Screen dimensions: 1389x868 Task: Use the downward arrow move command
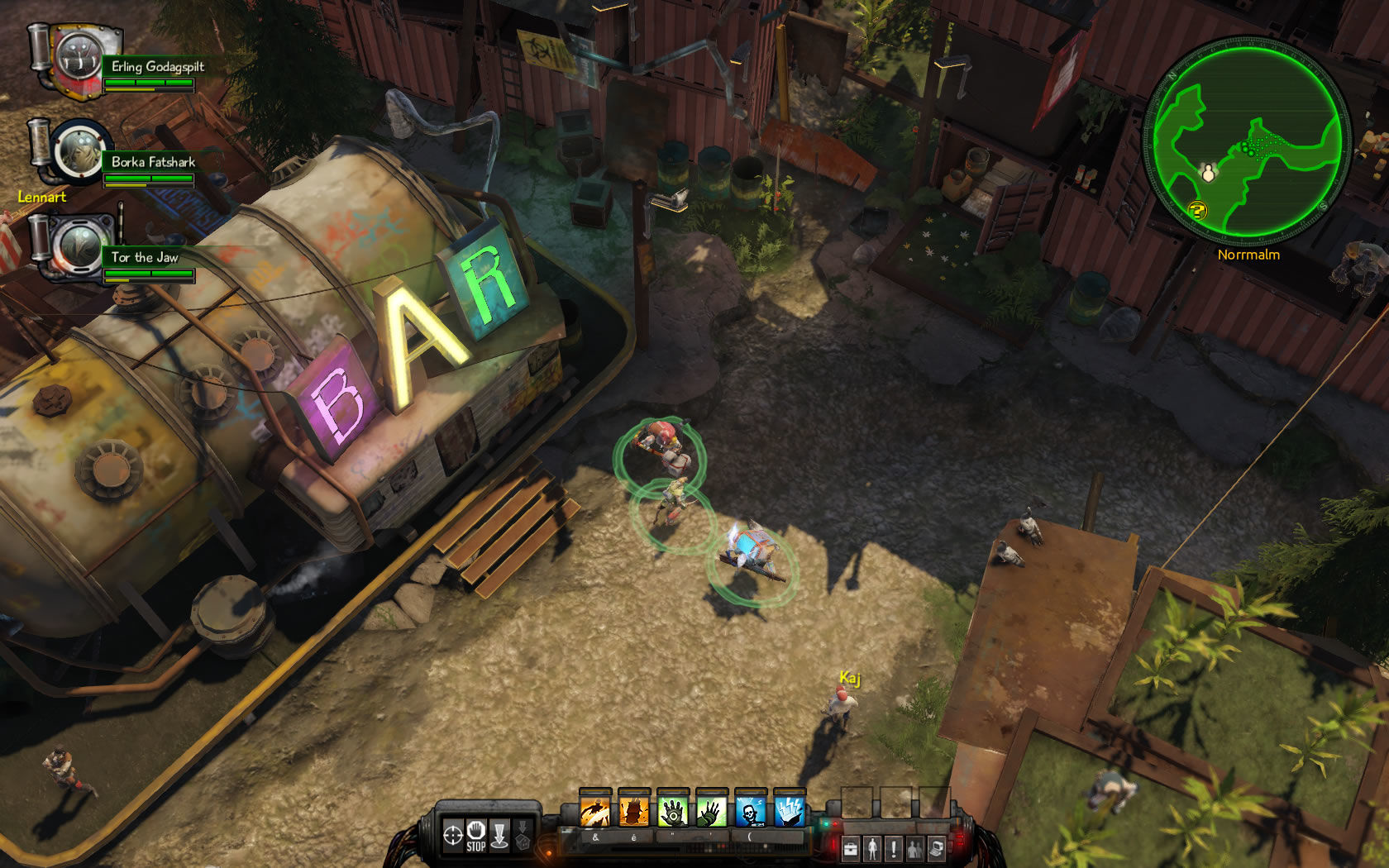499,835
